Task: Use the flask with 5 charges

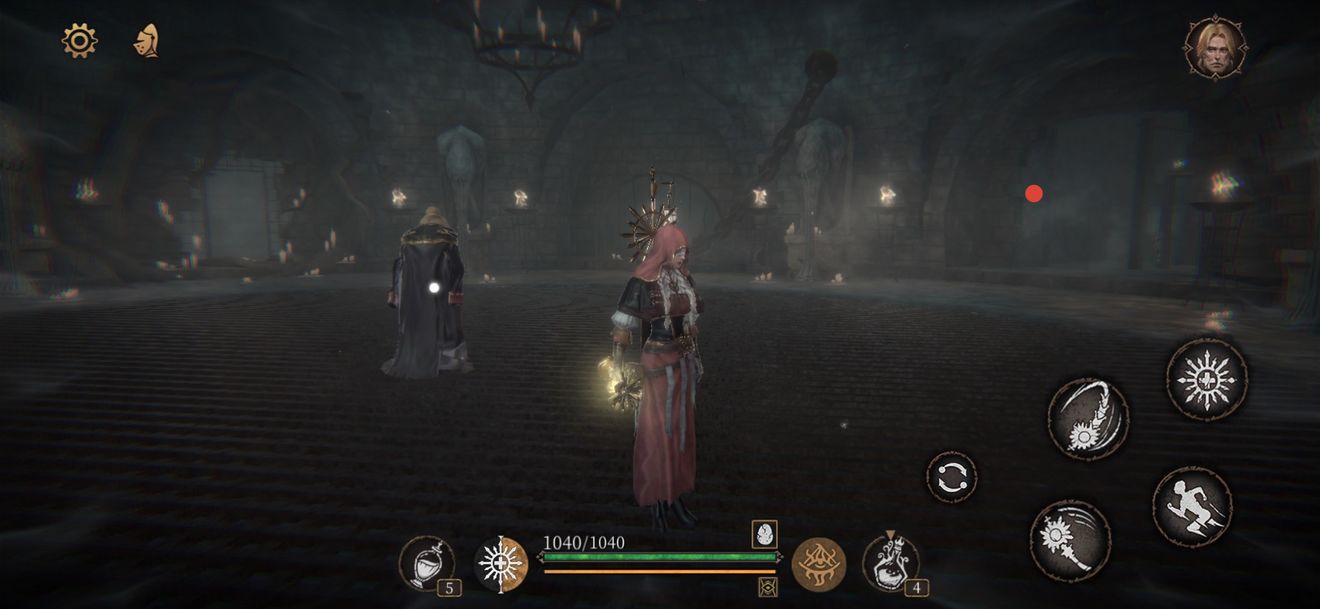Action: click(427, 563)
